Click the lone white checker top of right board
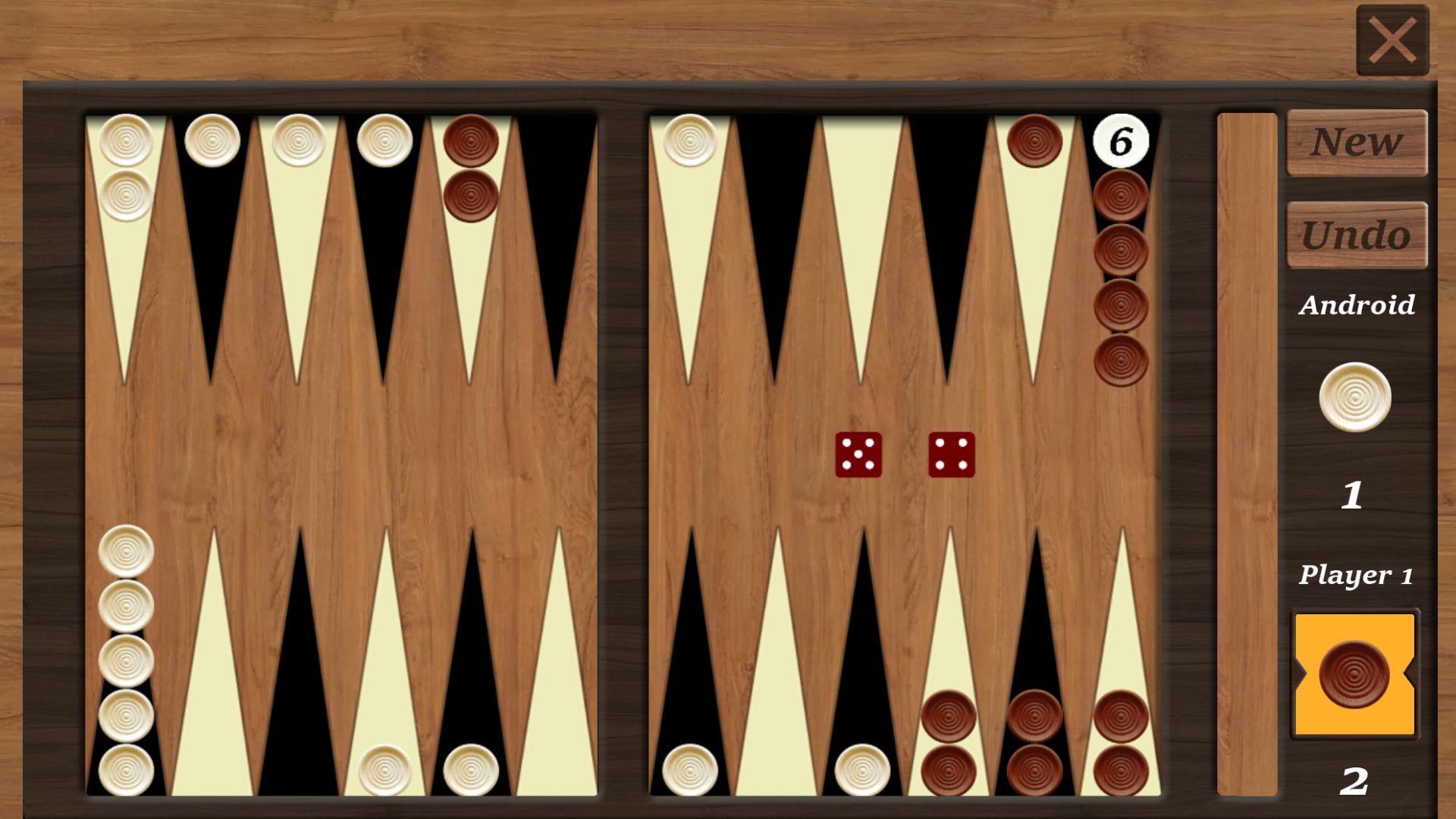This screenshot has height=819, width=1456. click(x=689, y=141)
